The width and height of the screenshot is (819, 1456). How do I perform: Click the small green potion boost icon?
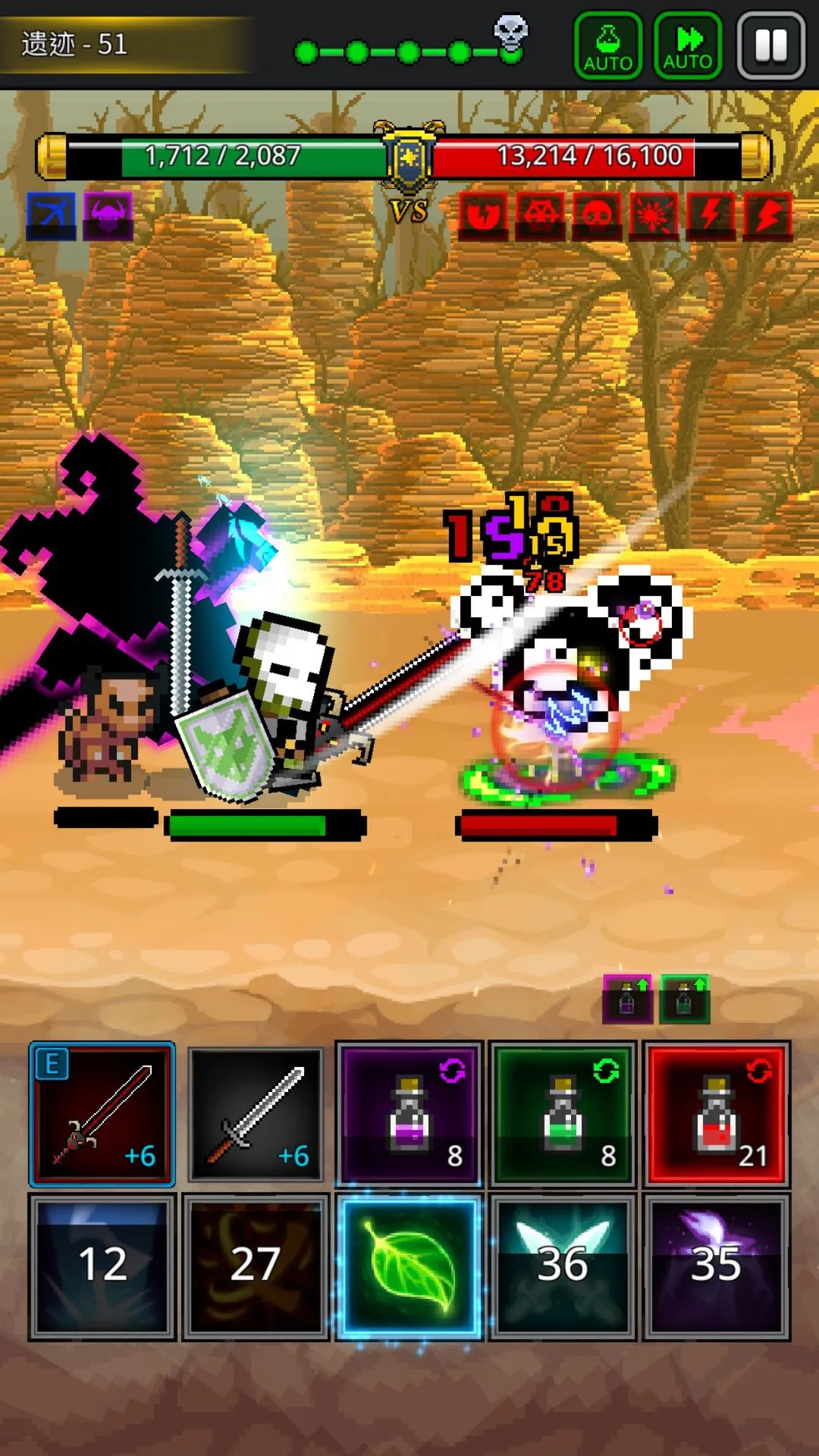[x=685, y=999]
